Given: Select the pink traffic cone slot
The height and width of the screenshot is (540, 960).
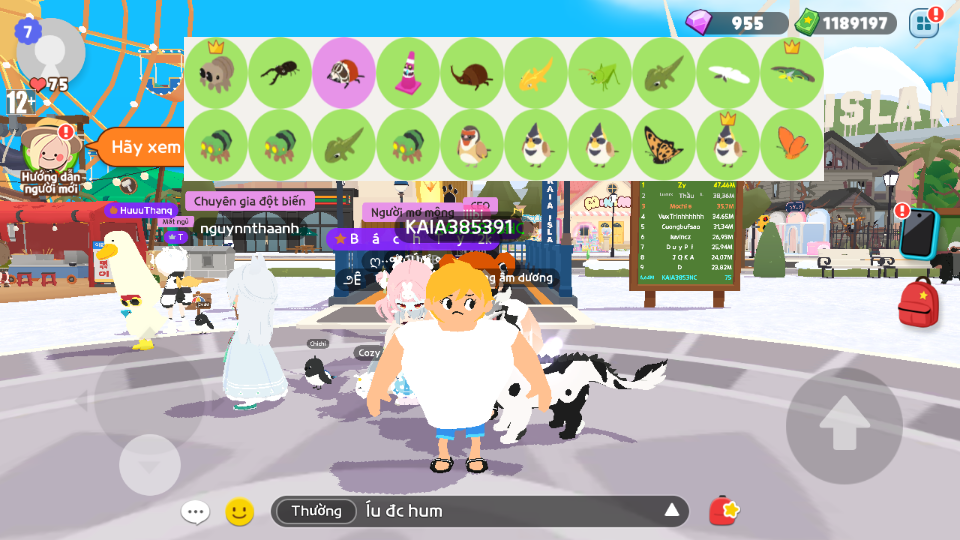Looking at the screenshot, I should tap(408, 73).
